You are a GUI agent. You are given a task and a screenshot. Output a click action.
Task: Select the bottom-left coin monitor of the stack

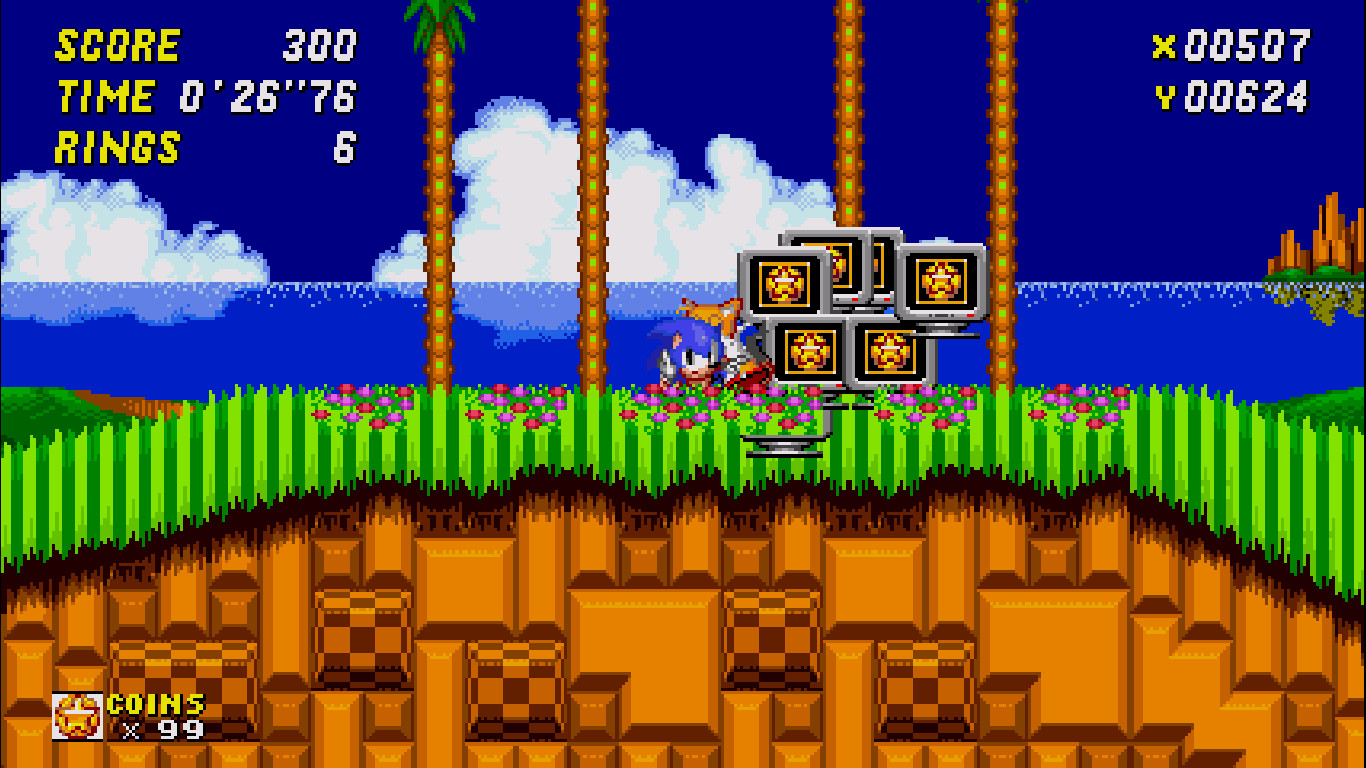tap(808, 349)
